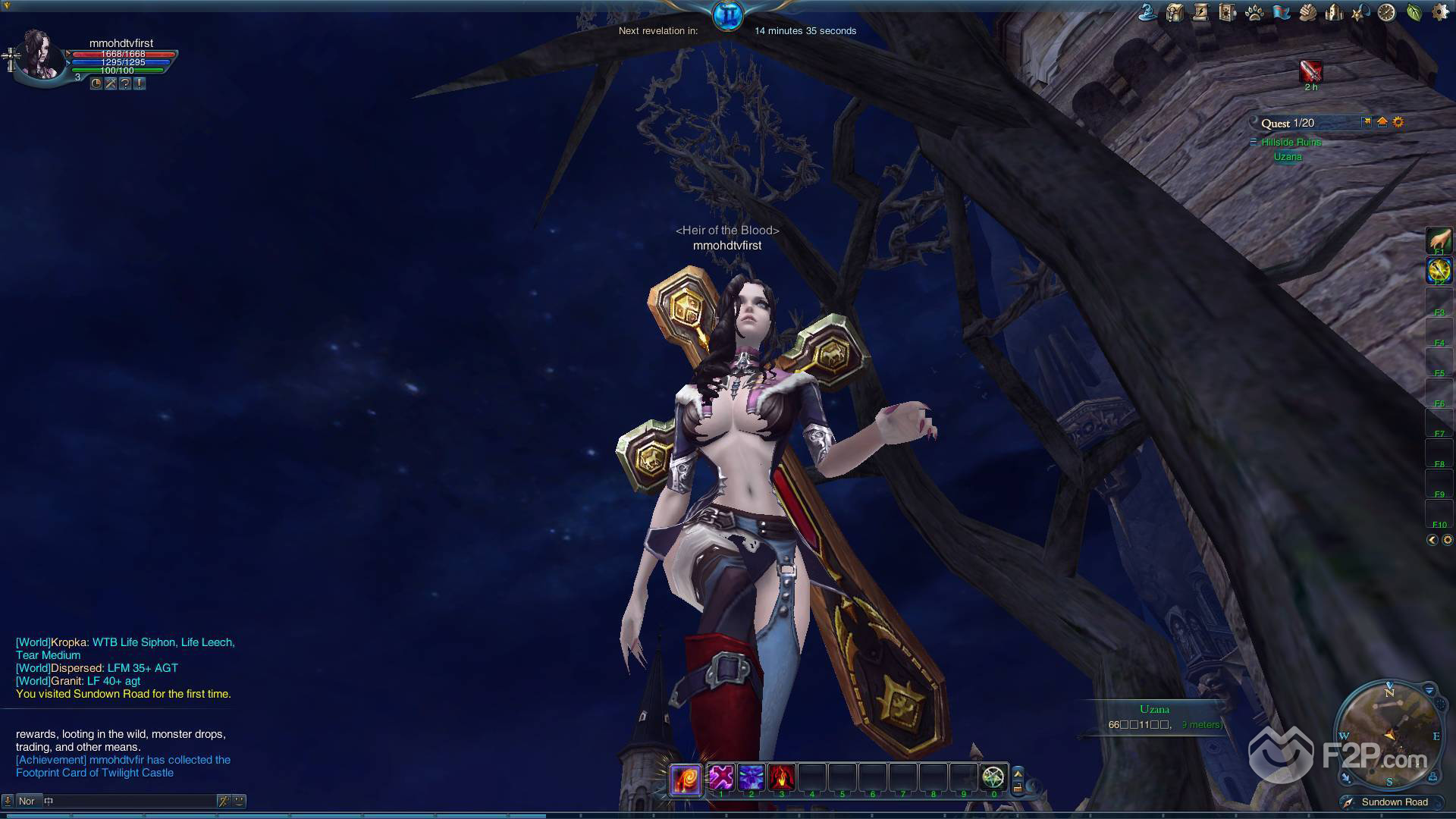Click the green leaf icon
The height and width of the screenshot is (819, 1456).
click(x=1414, y=12)
